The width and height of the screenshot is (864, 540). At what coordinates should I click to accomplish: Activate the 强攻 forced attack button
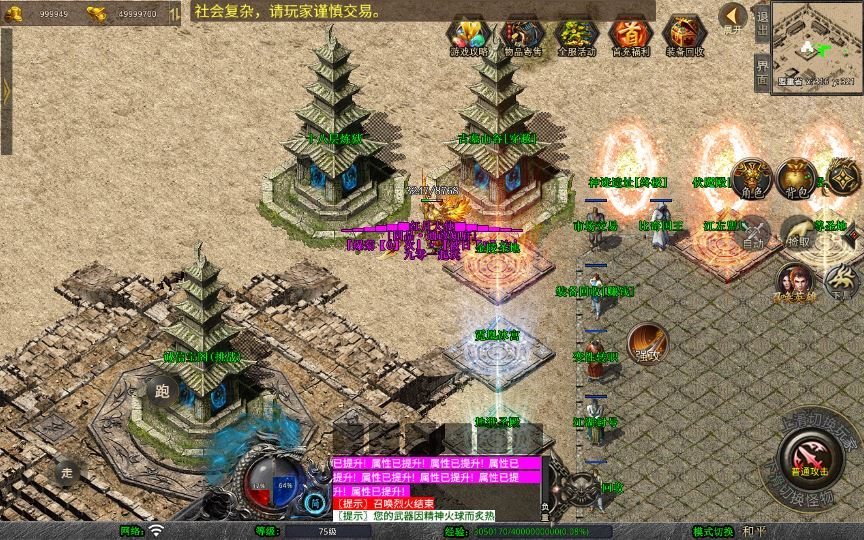tap(646, 343)
